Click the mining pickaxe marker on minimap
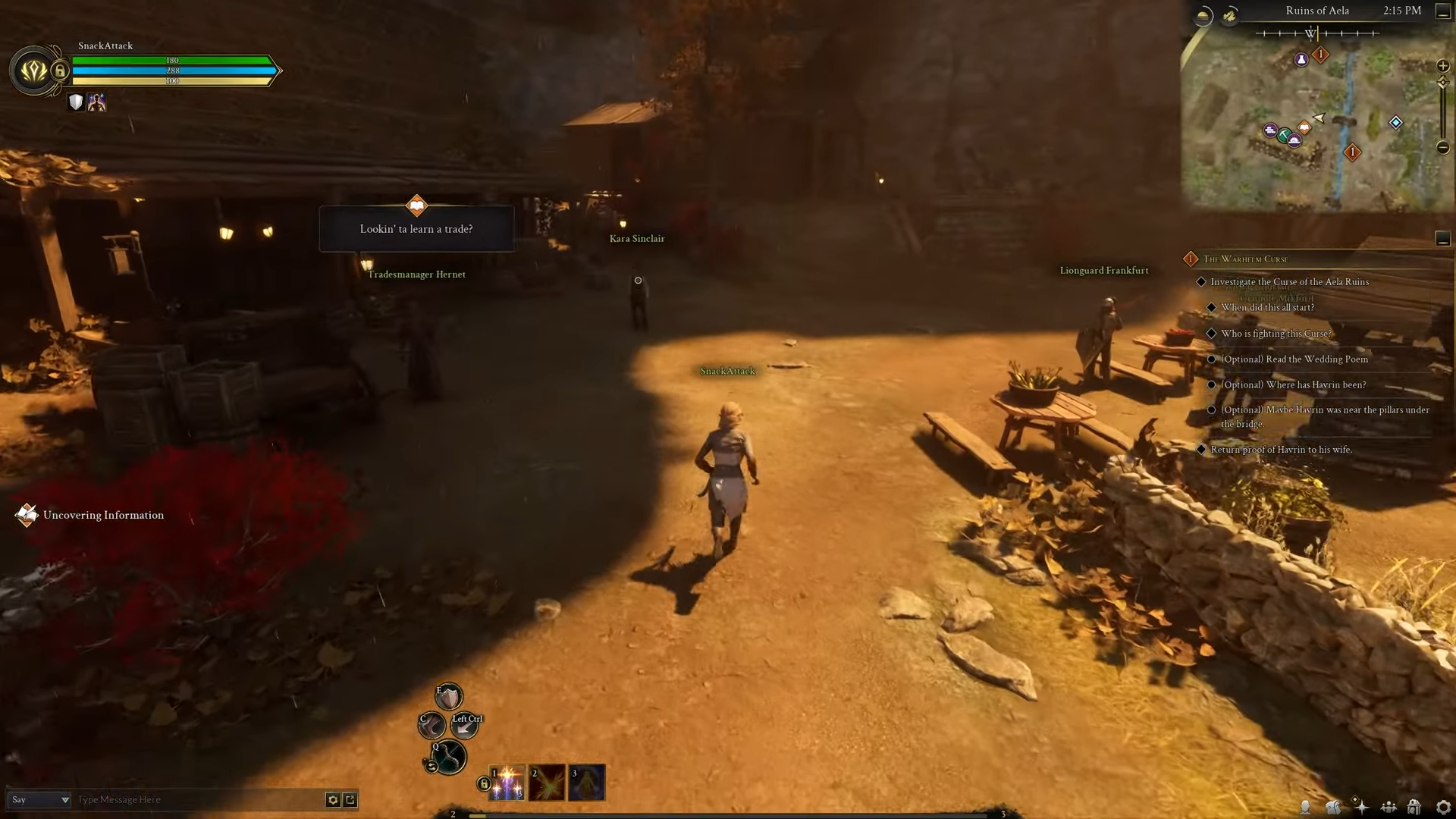This screenshot has height=819, width=1456. pyautogui.click(x=1285, y=135)
